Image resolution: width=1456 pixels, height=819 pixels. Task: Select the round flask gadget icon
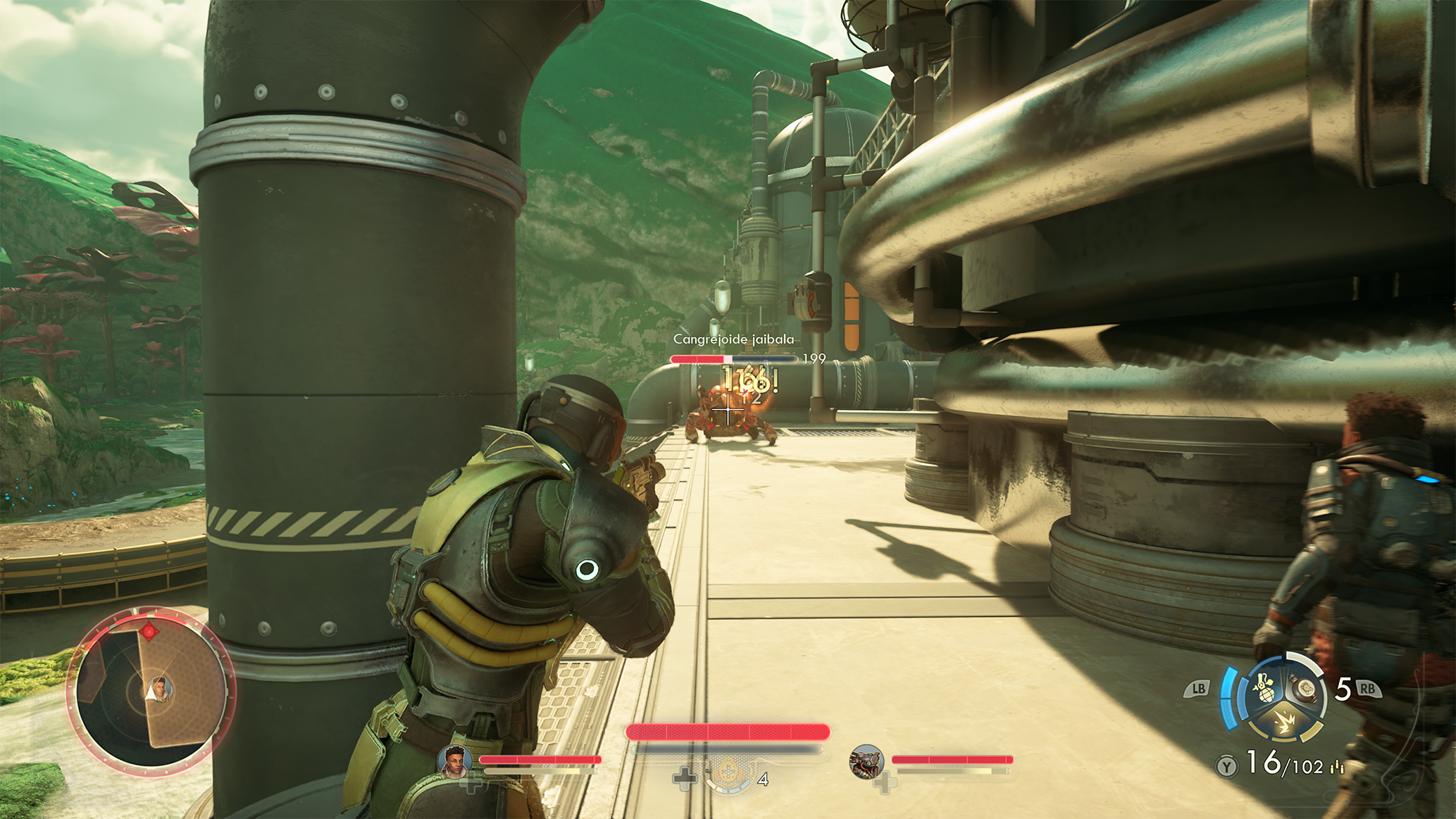(1305, 688)
